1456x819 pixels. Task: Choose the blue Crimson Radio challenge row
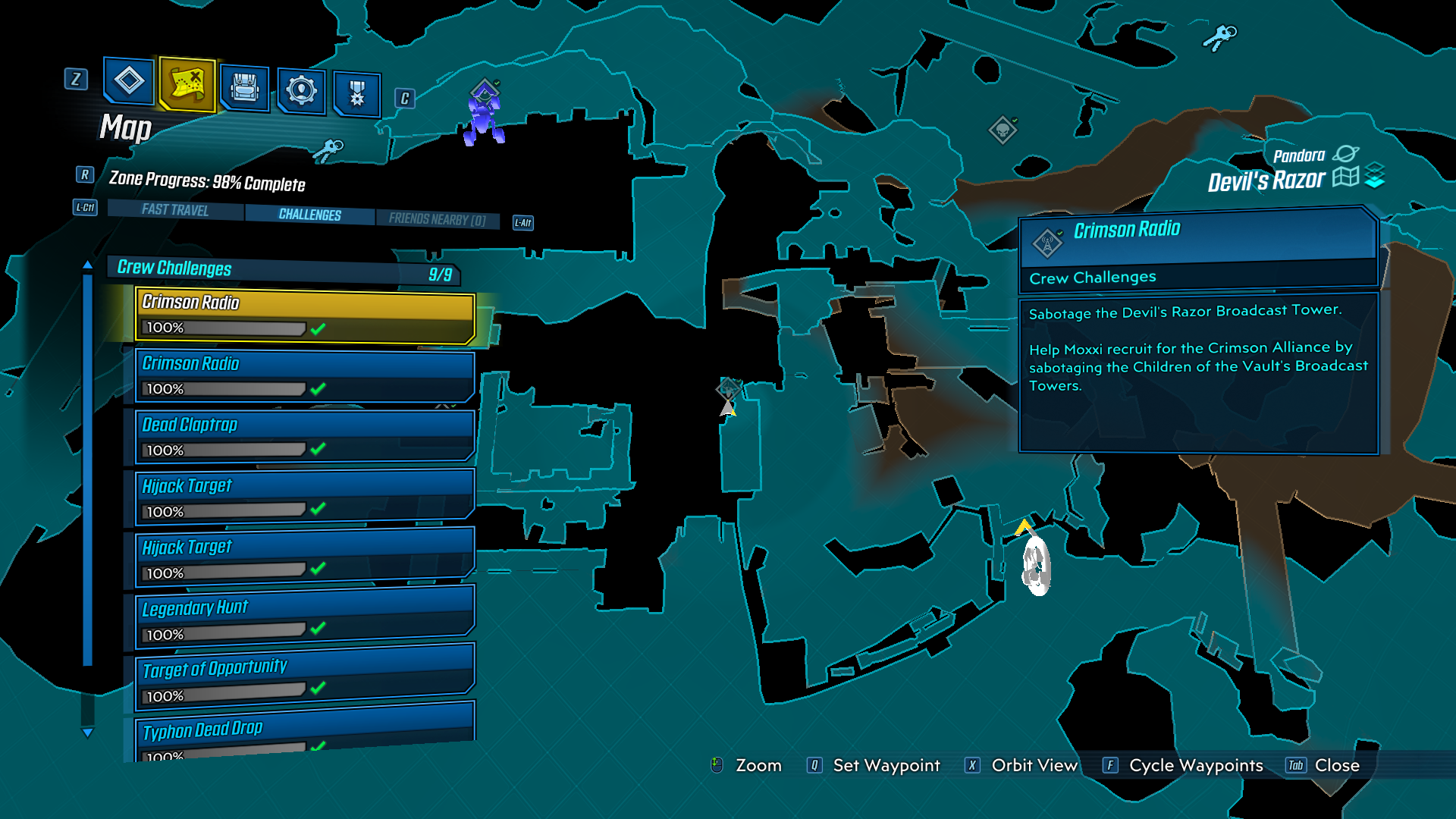pyautogui.click(x=305, y=375)
